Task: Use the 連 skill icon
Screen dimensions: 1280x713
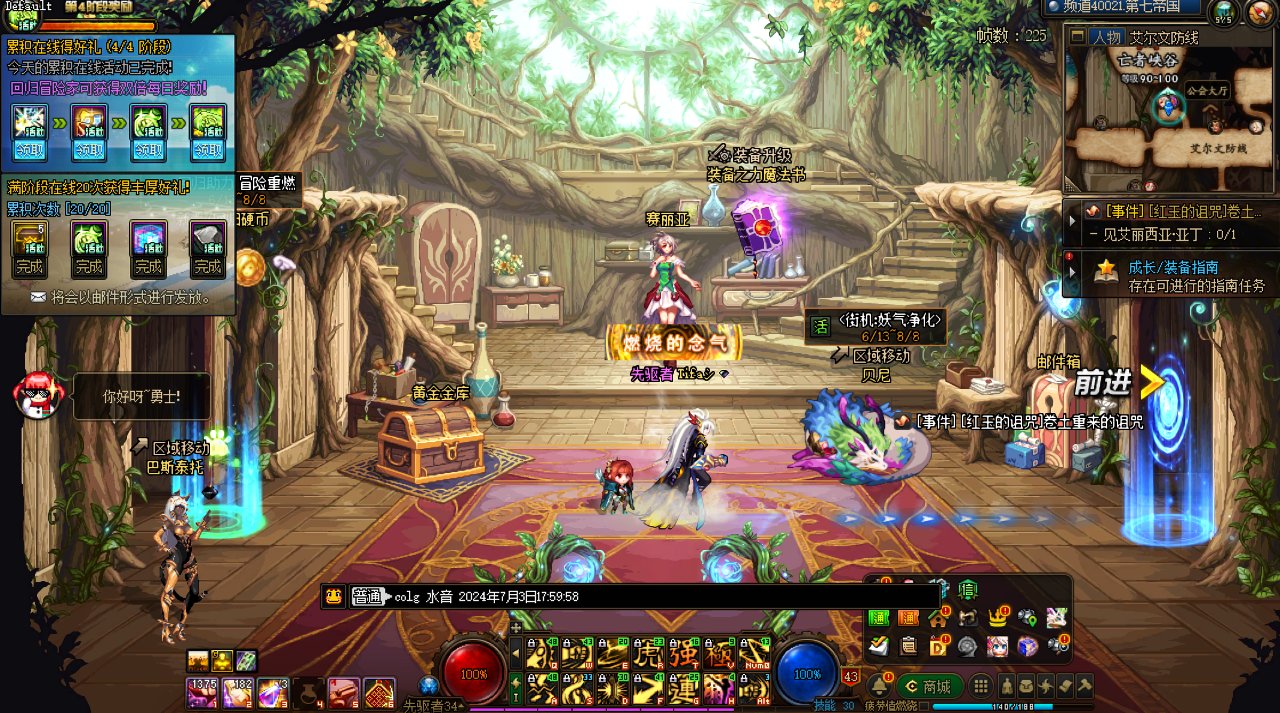Action: 684,687
